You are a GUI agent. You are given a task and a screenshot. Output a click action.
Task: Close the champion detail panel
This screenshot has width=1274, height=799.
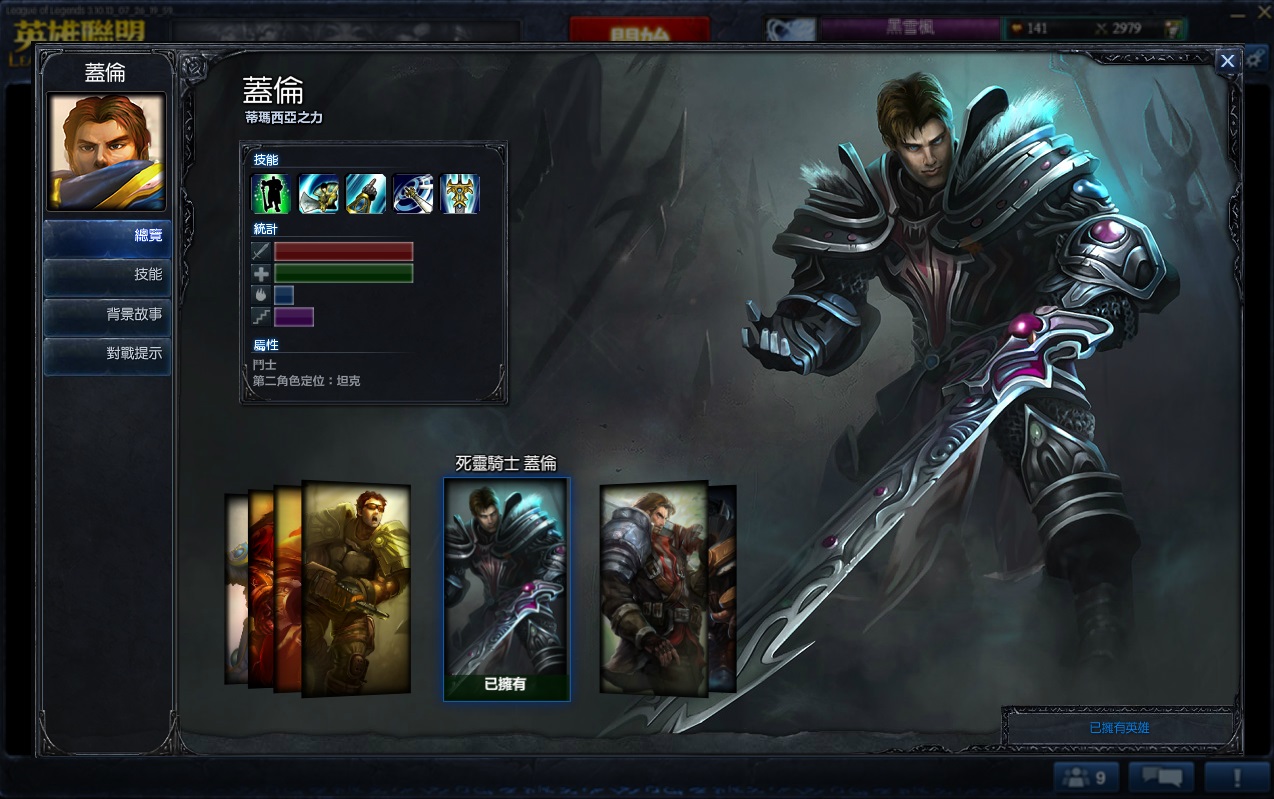coord(1227,61)
